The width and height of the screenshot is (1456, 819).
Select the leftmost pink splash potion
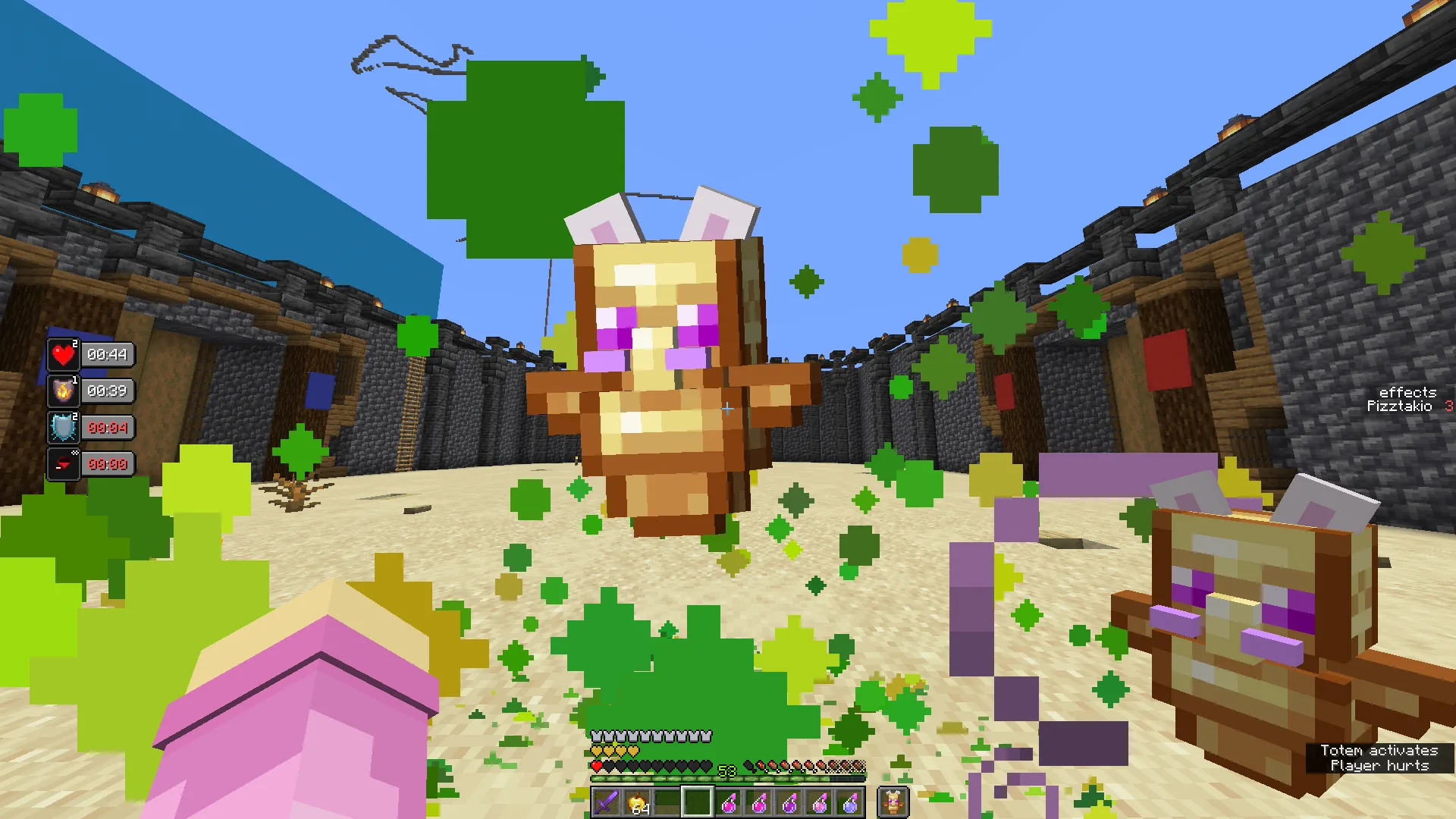[728, 800]
